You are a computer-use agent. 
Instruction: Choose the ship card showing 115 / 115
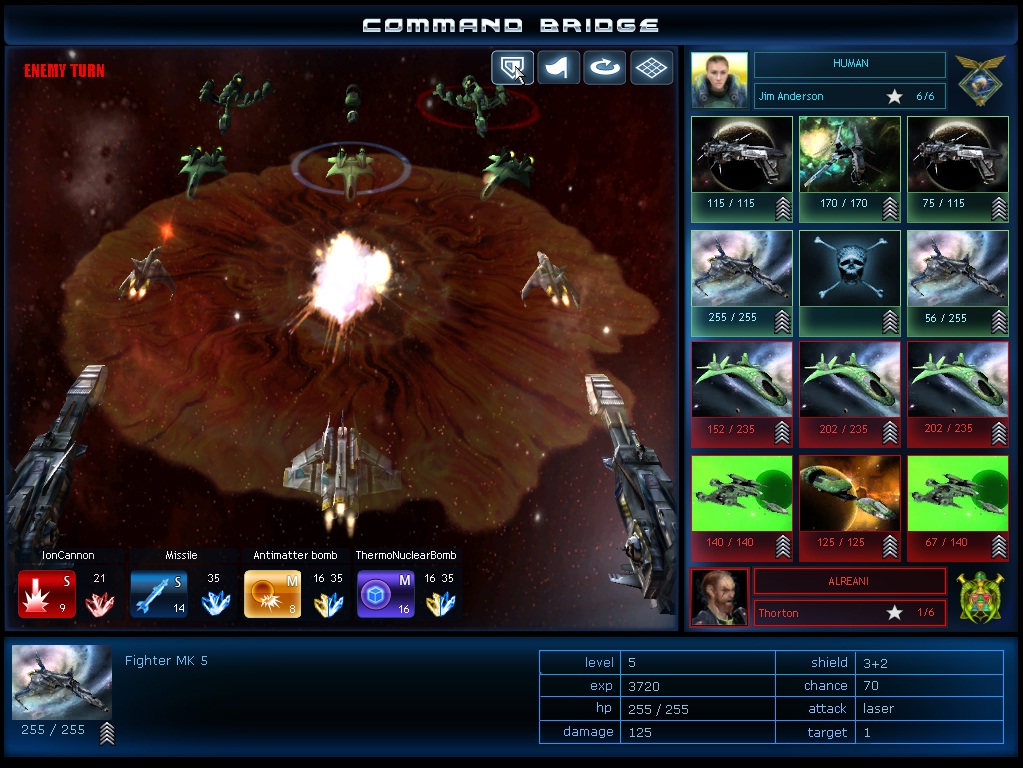(x=742, y=168)
